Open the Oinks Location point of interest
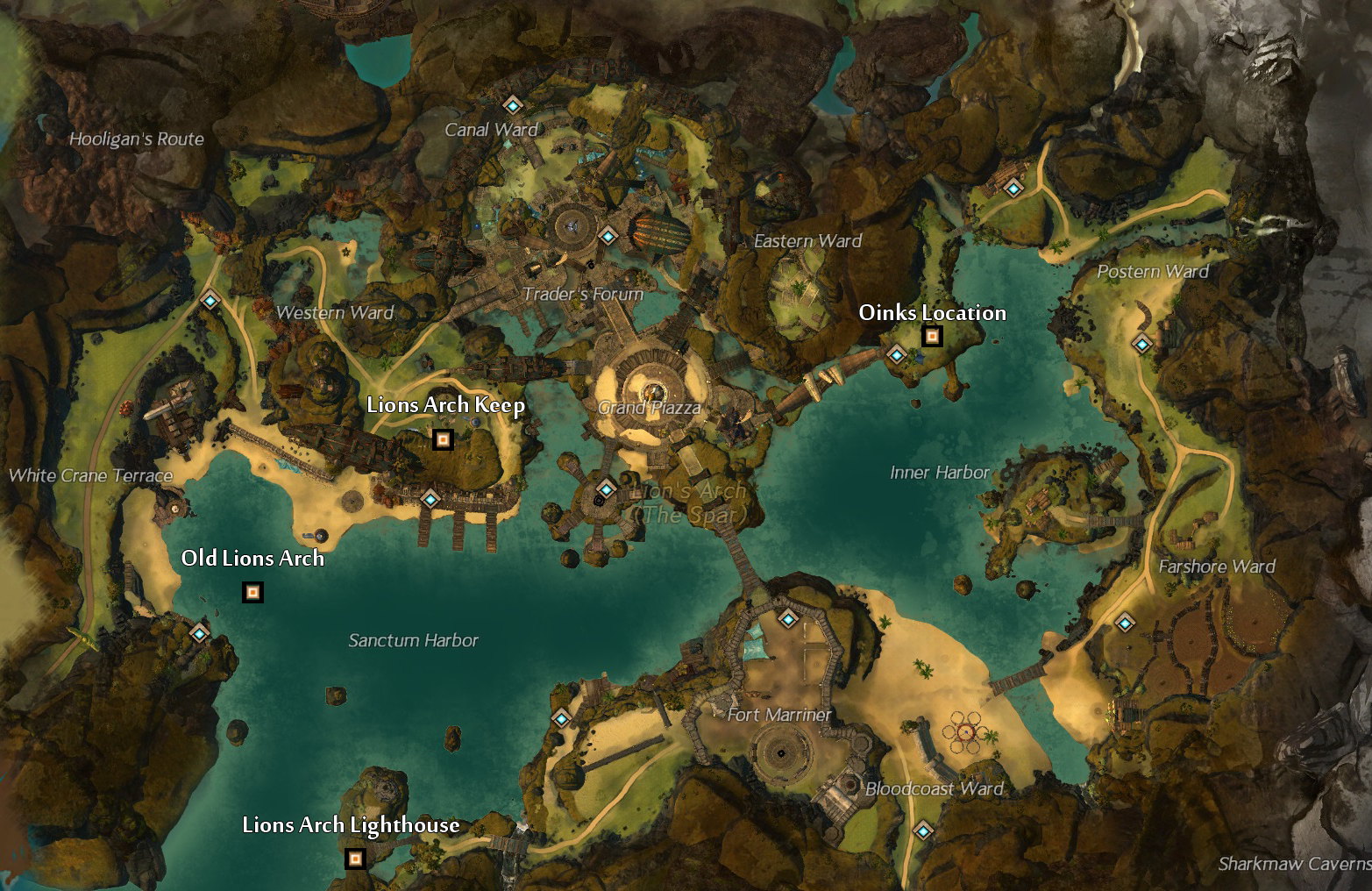Screen dimensions: 1372x891 (x=931, y=337)
